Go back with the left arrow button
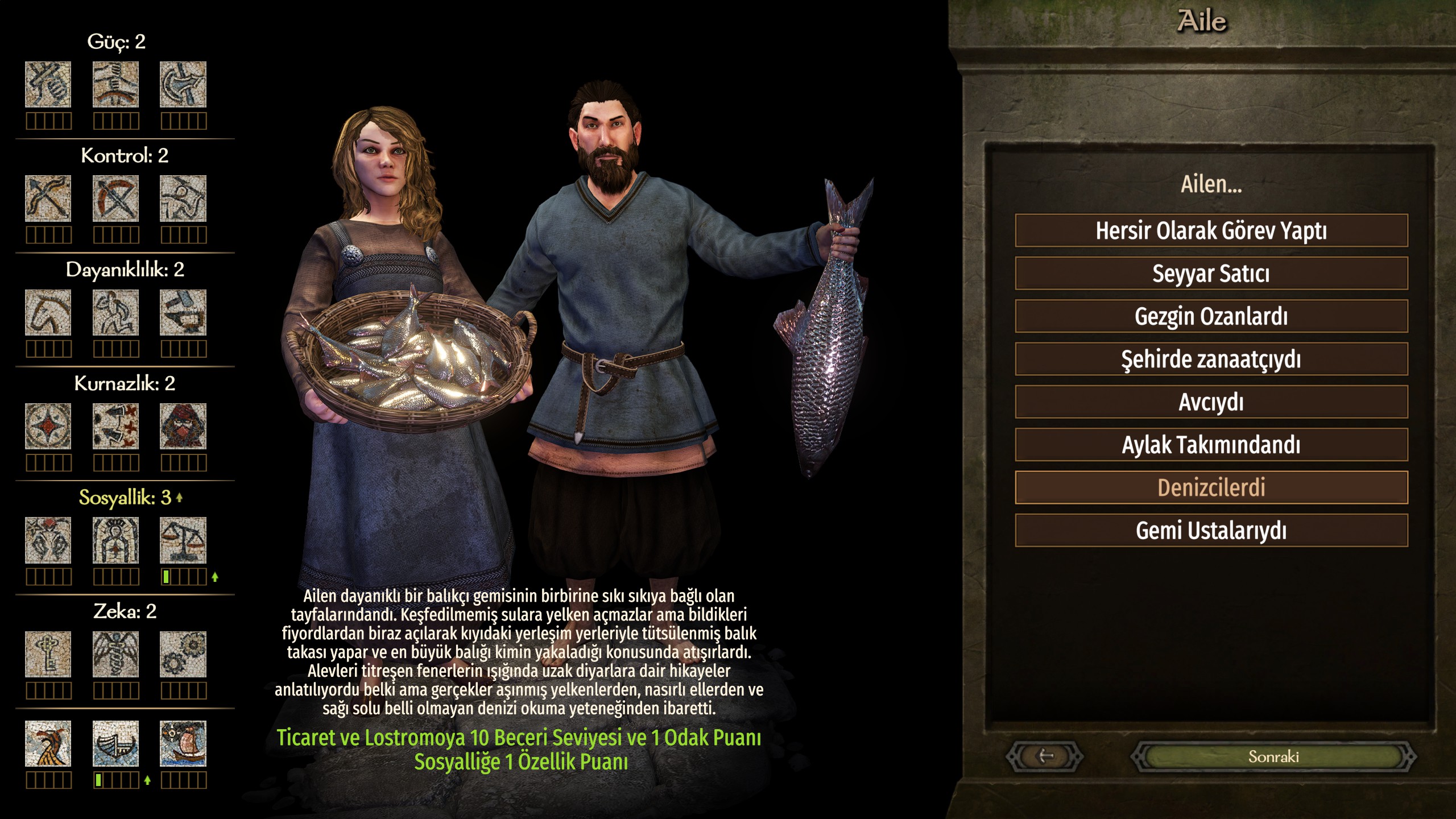Image resolution: width=1456 pixels, height=819 pixels. (x=1044, y=756)
